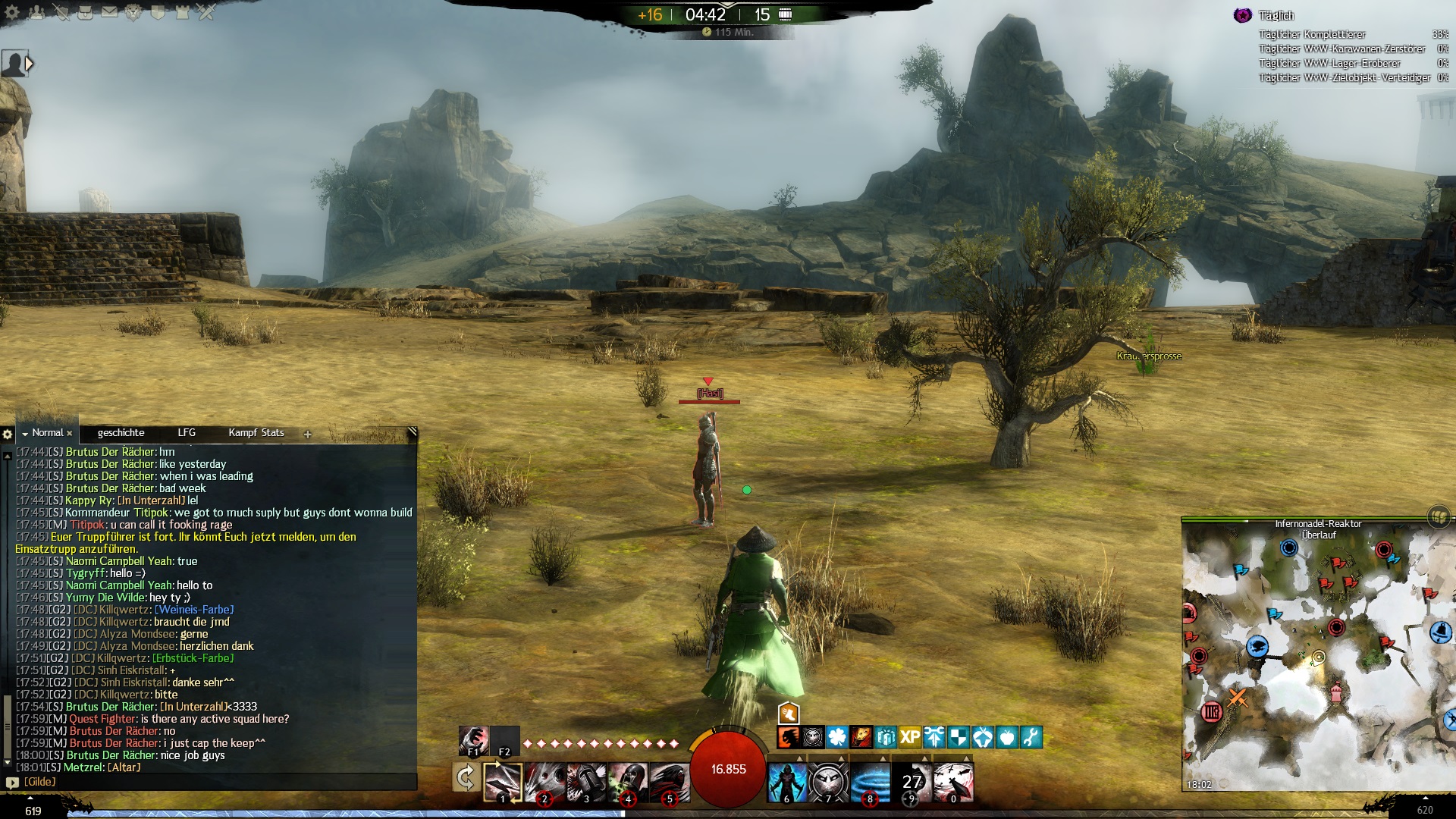Switch to the geschichte chat tab

tap(121, 433)
